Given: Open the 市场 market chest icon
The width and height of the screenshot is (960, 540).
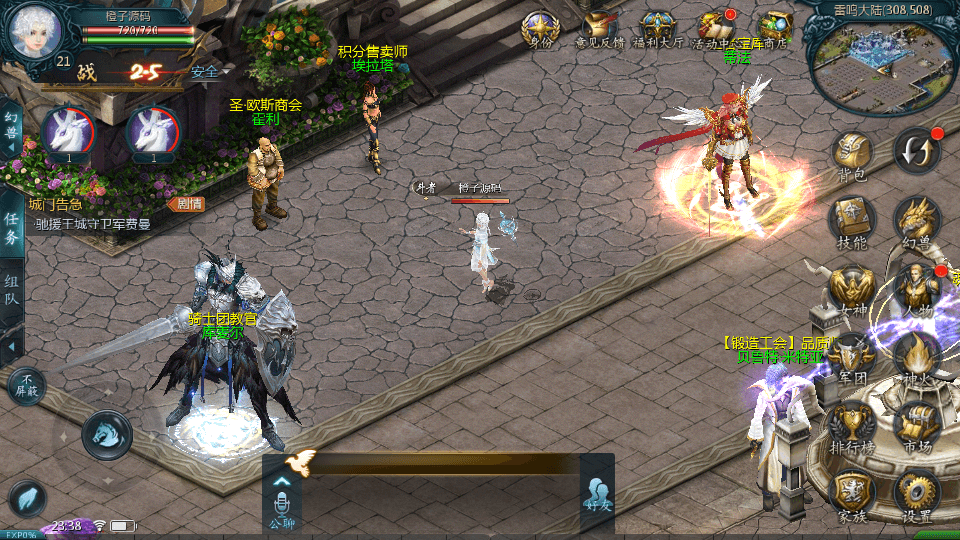Looking at the screenshot, I should point(916,425).
